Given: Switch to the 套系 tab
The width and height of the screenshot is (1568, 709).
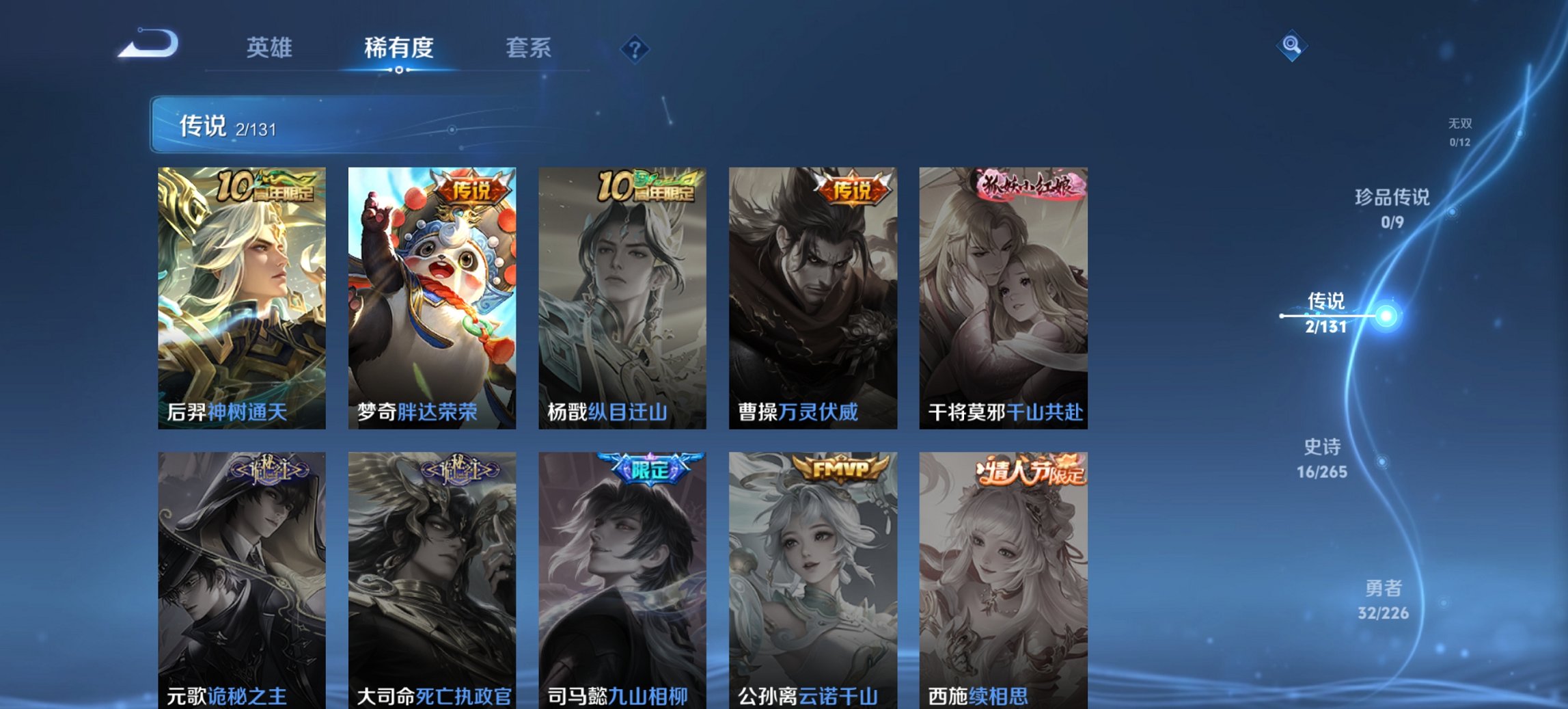Looking at the screenshot, I should tap(529, 49).
